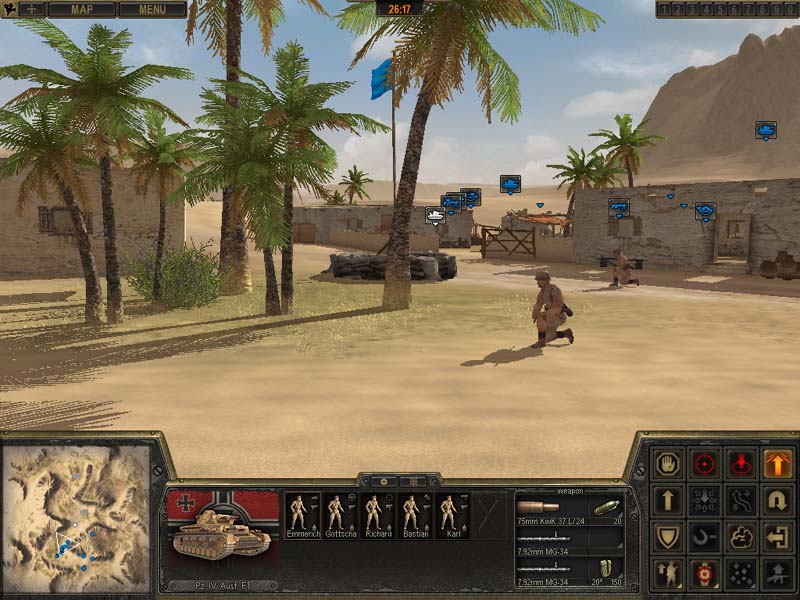Select the red gear target command
The width and height of the screenshot is (800, 600).
(x=704, y=573)
